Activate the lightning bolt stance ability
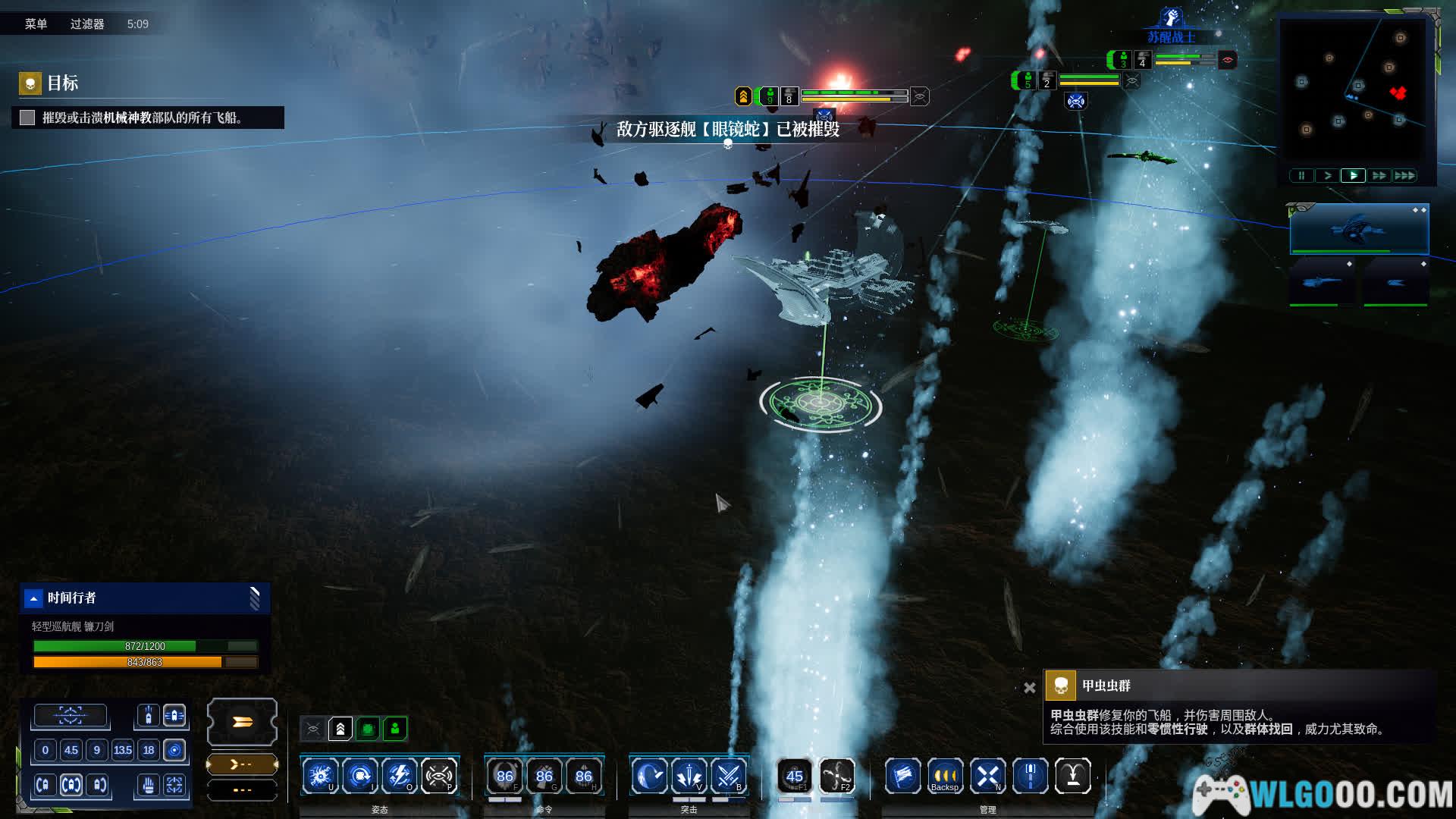 399,776
